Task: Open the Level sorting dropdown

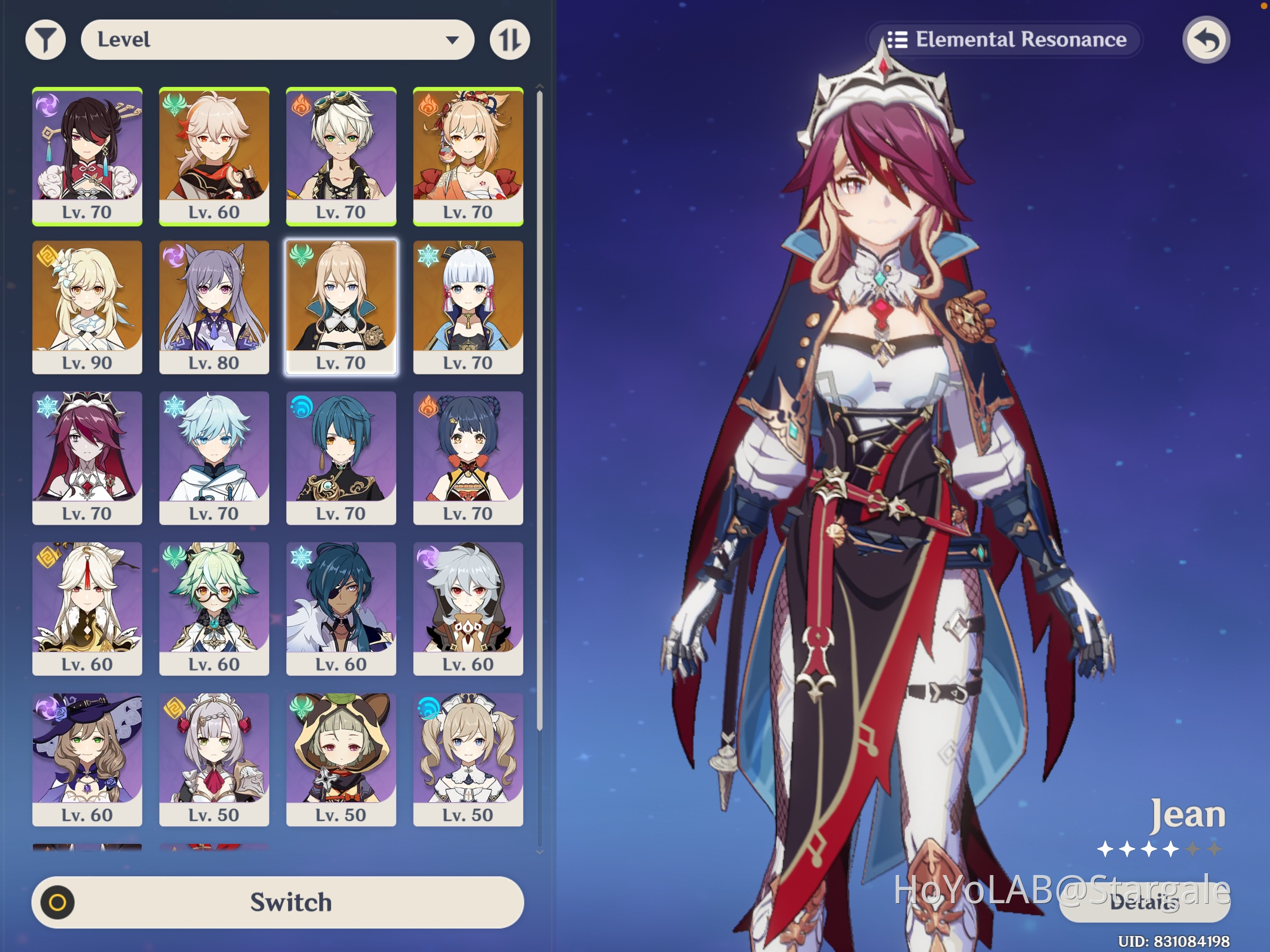Action: coord(276,39)
